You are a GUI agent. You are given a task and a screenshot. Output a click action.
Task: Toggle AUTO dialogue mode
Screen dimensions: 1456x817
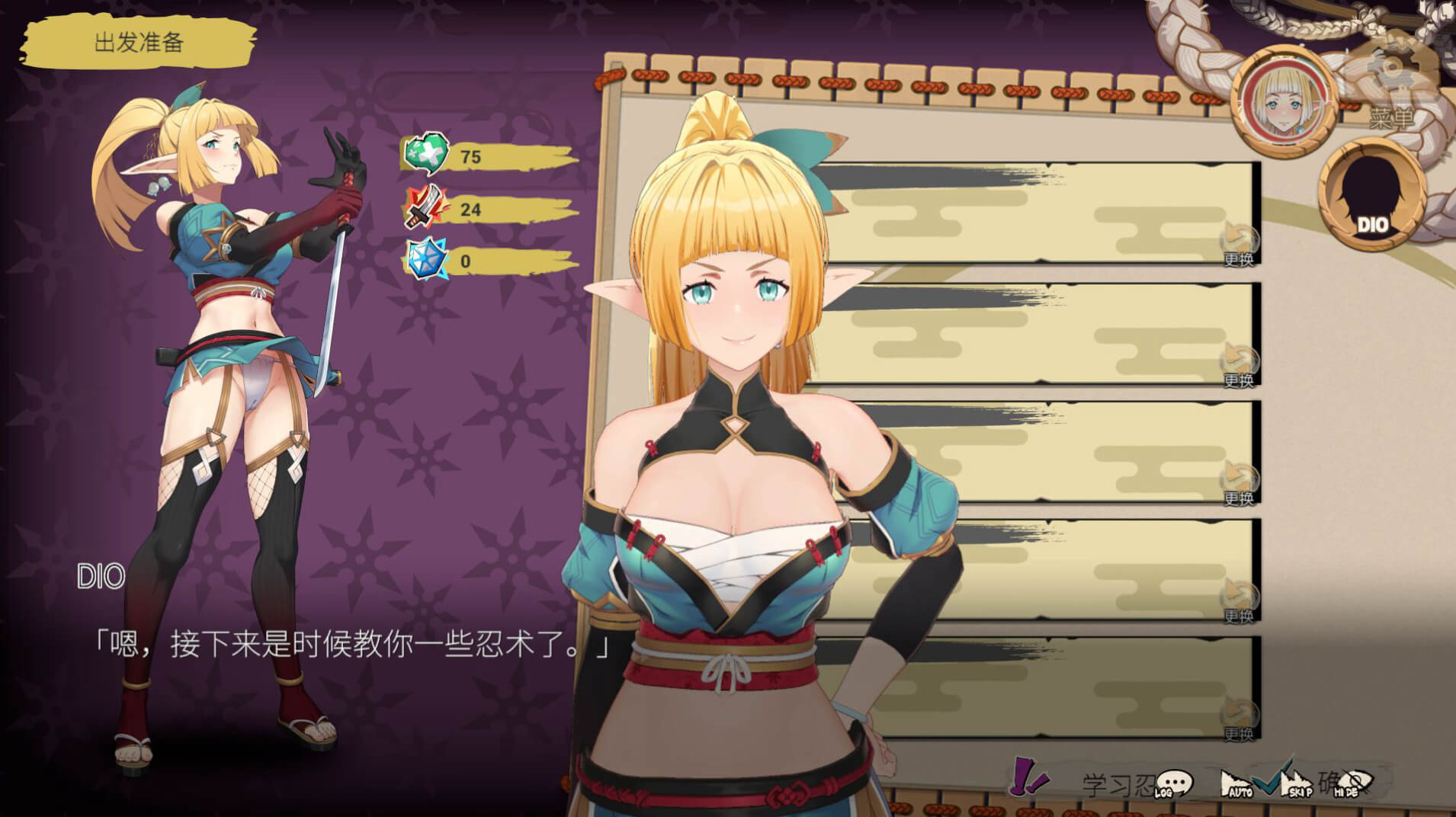[1236, 784]
